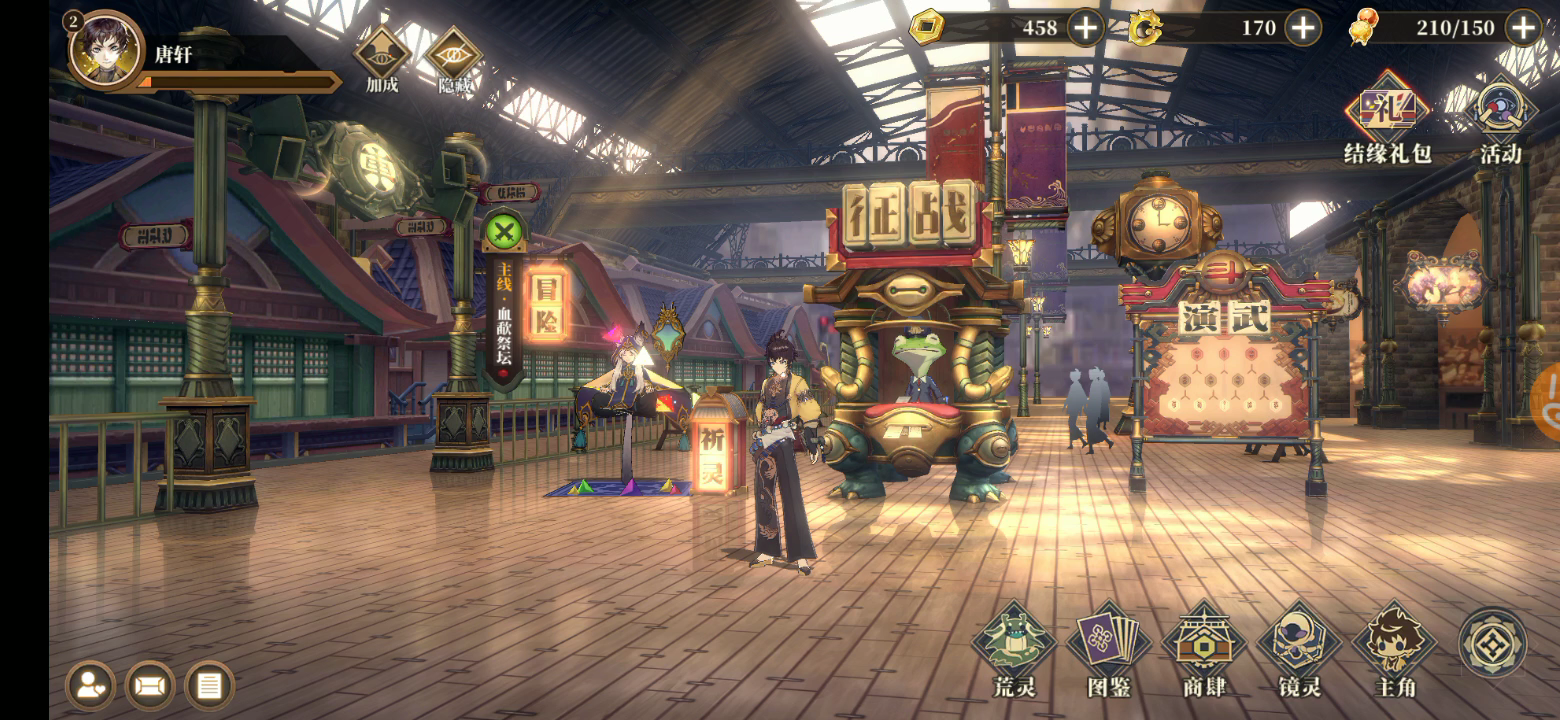Add more gold ingot currency
This screenshot has height=720, width=1560.
pos(1086,28)
